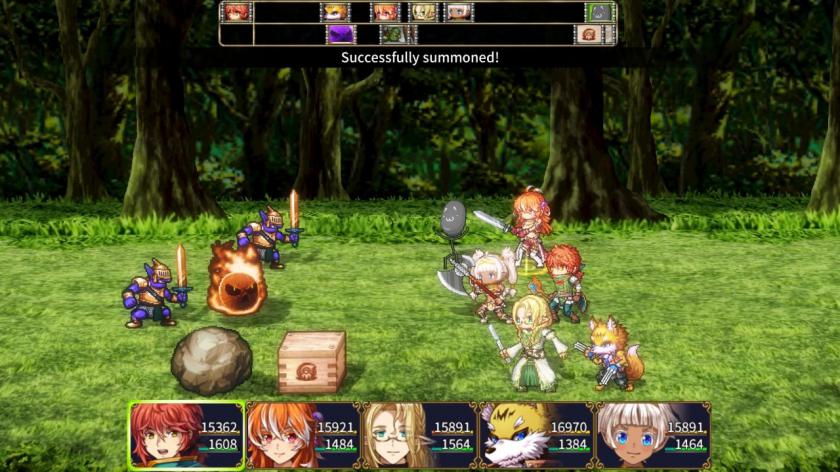Screen dimensions: 840x472
Task: Pick the yellow tiger beastman's party panel
Action: [x=536, y=435]
